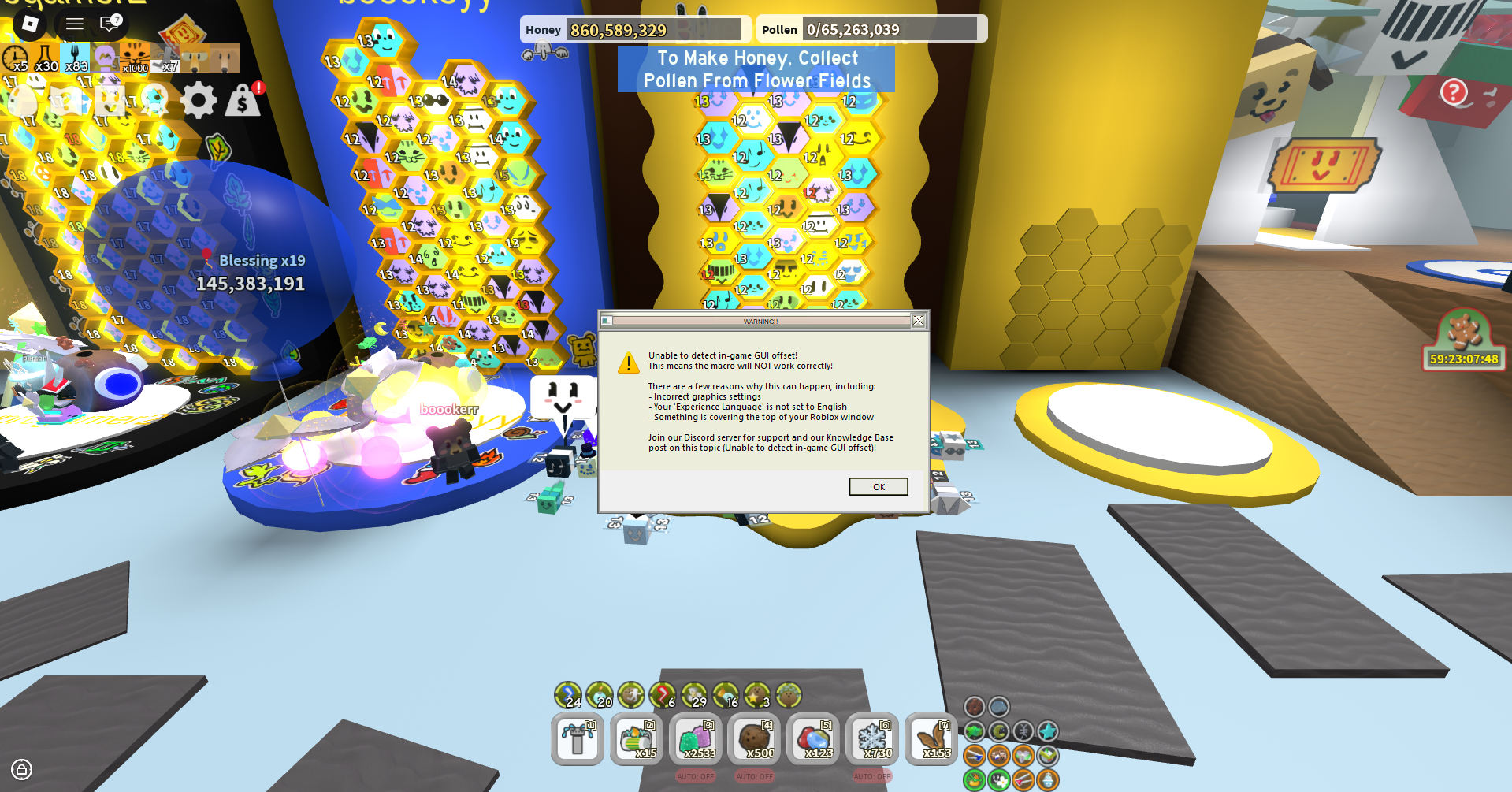Toggle AUTO: OFF under the coconut slot

click(755, 776)
